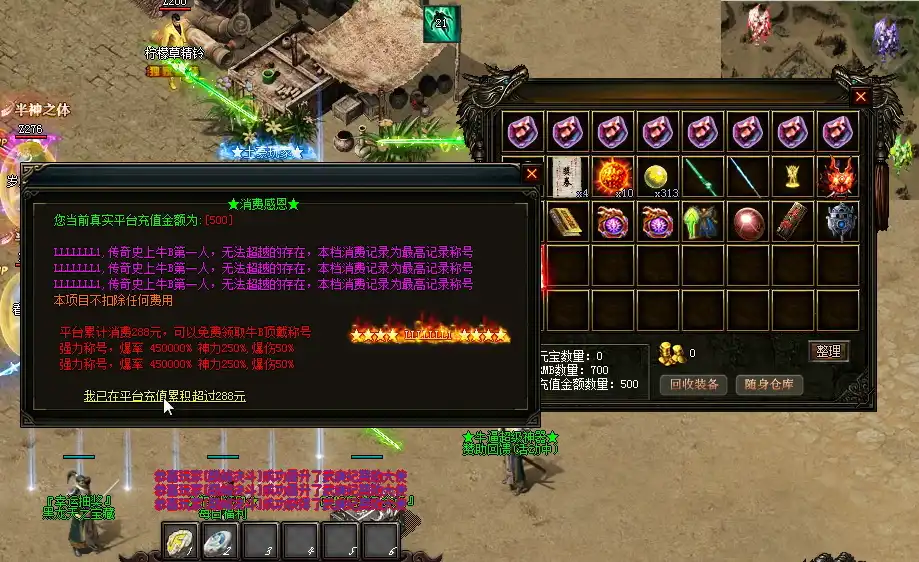
Task: Choose the yellow book item
Action: (x=569, y=221)
